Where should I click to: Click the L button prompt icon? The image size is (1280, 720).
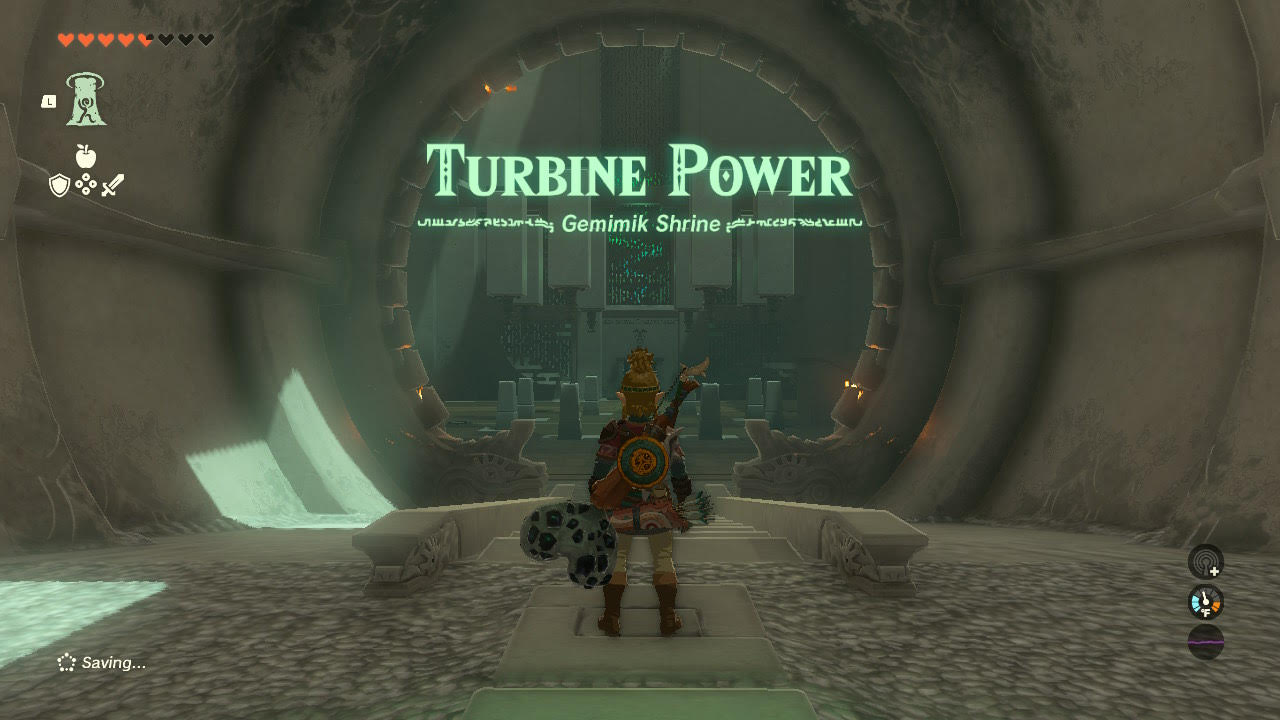click(x=49, y=101)
